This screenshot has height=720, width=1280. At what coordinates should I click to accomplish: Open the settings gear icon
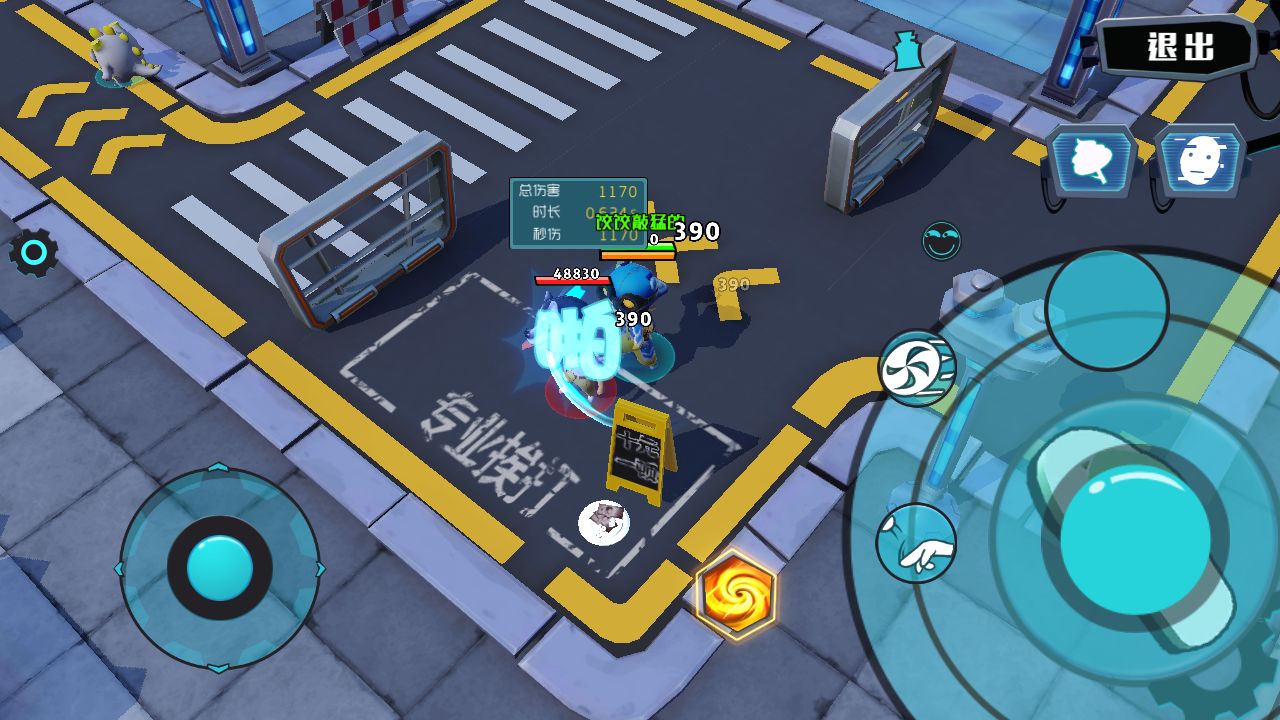click(x=33, y=254)
